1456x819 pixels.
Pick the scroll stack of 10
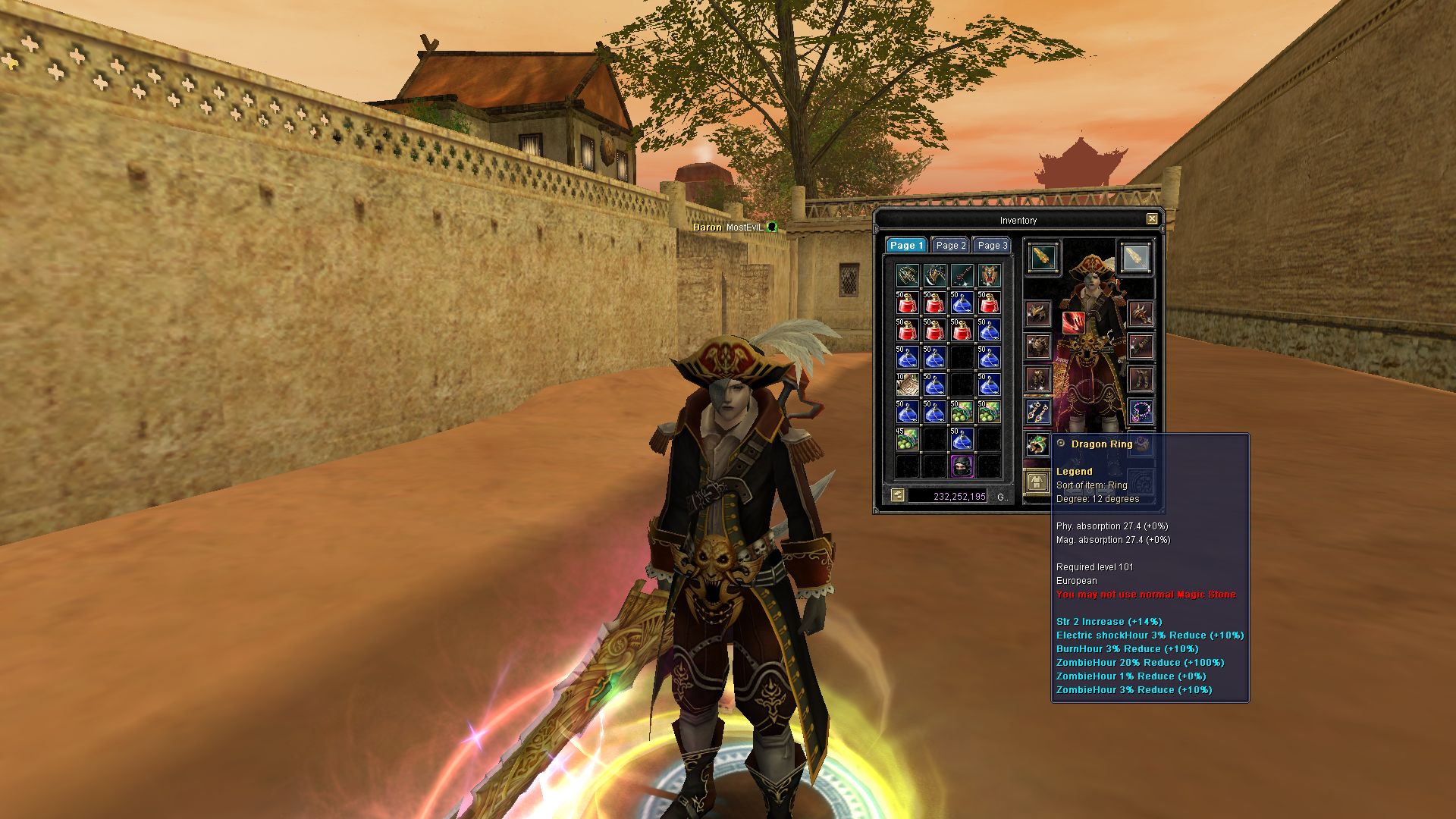(x=907, y=384)
